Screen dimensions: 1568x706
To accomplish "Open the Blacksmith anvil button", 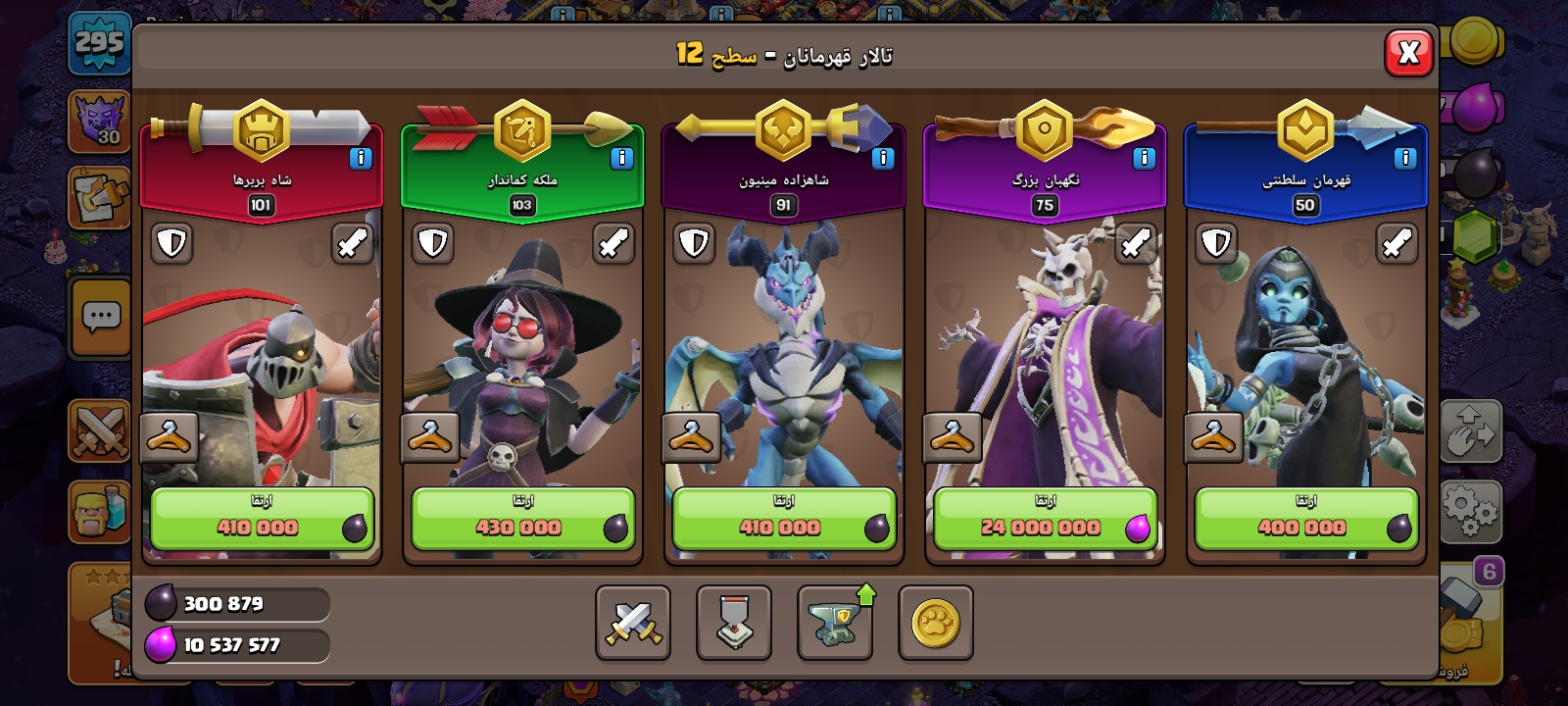I will (835, 623).
